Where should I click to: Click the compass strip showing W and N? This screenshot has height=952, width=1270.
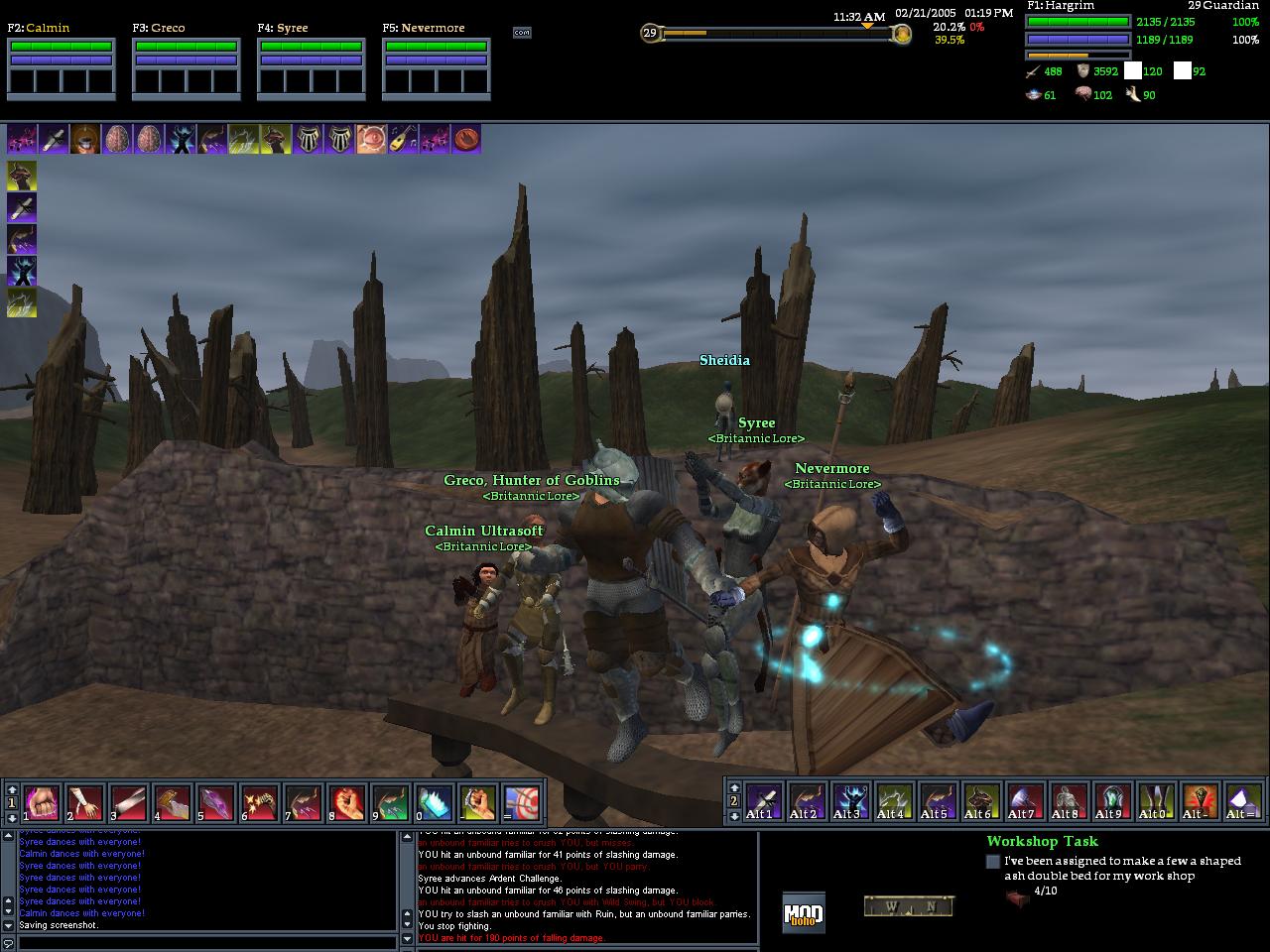click(908, 905)
